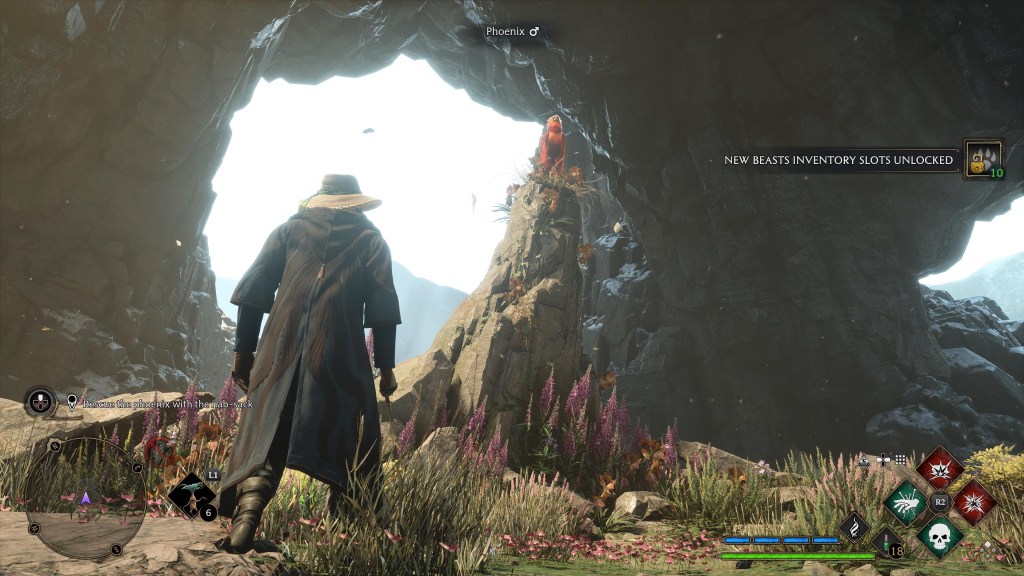Cast the green skull Avada Kedavra spell
The width and height of the screenshot is (1024, 576).
(x=940, y=537)
